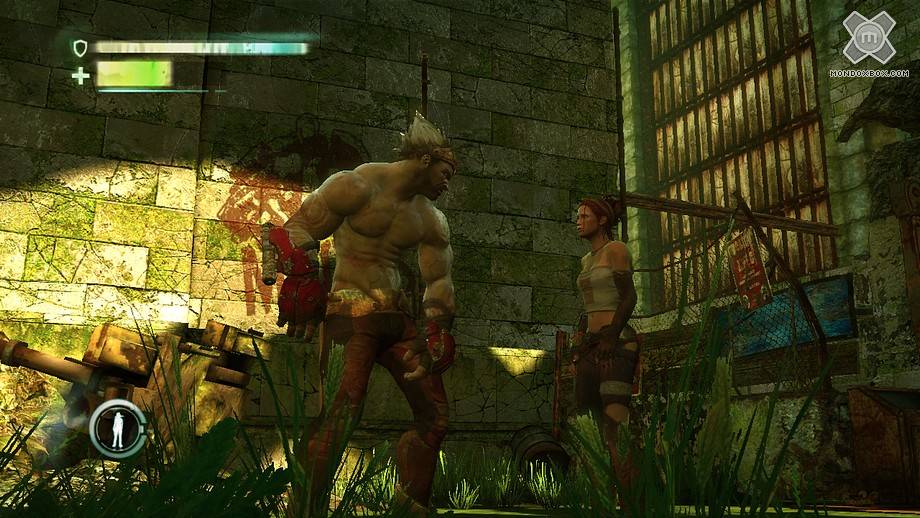Viewport: 920px width, 518px height.
Task: Open the MondoXbox watermark logo
Action: tap(868, 40)
